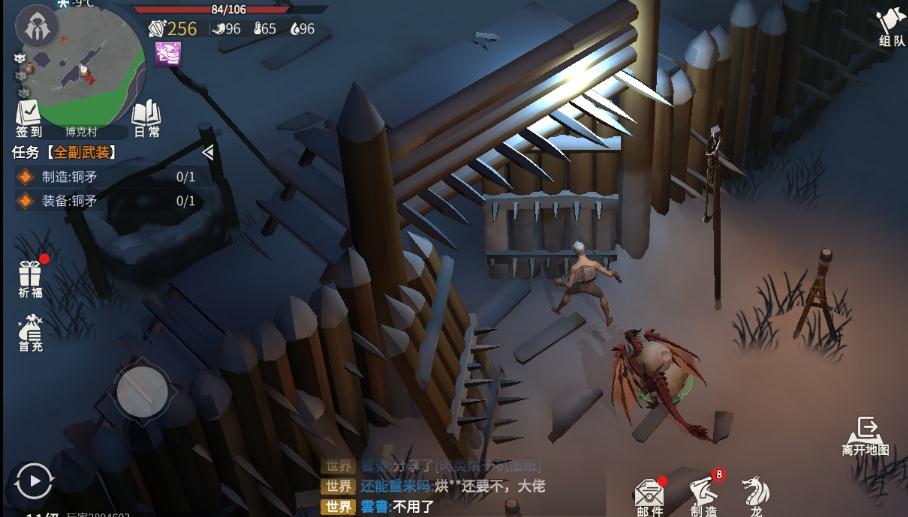Collapse the 任务 quest tracker arrow

click(208, 153)
